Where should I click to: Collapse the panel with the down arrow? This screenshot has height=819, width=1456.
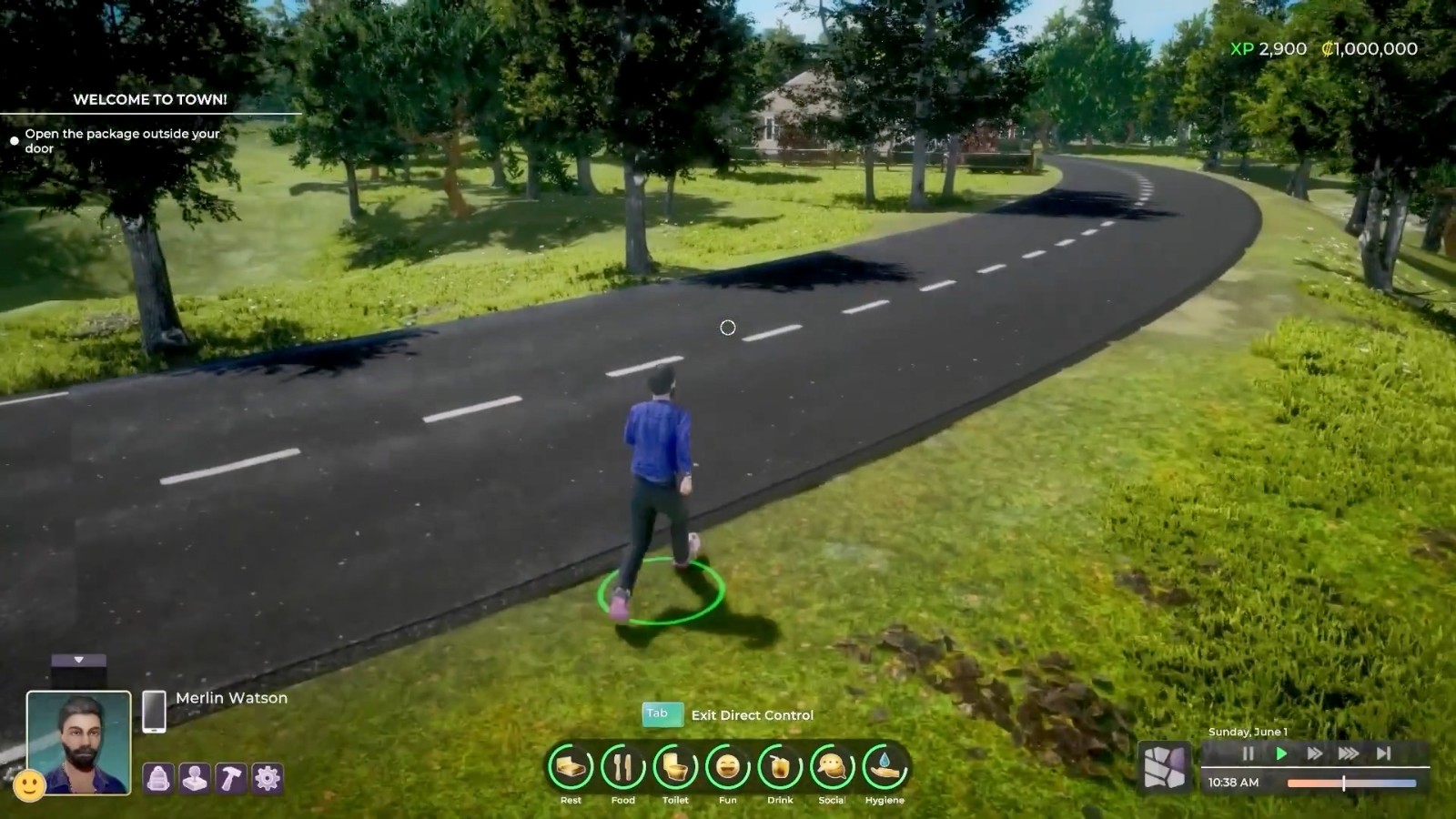click(79, 660)
